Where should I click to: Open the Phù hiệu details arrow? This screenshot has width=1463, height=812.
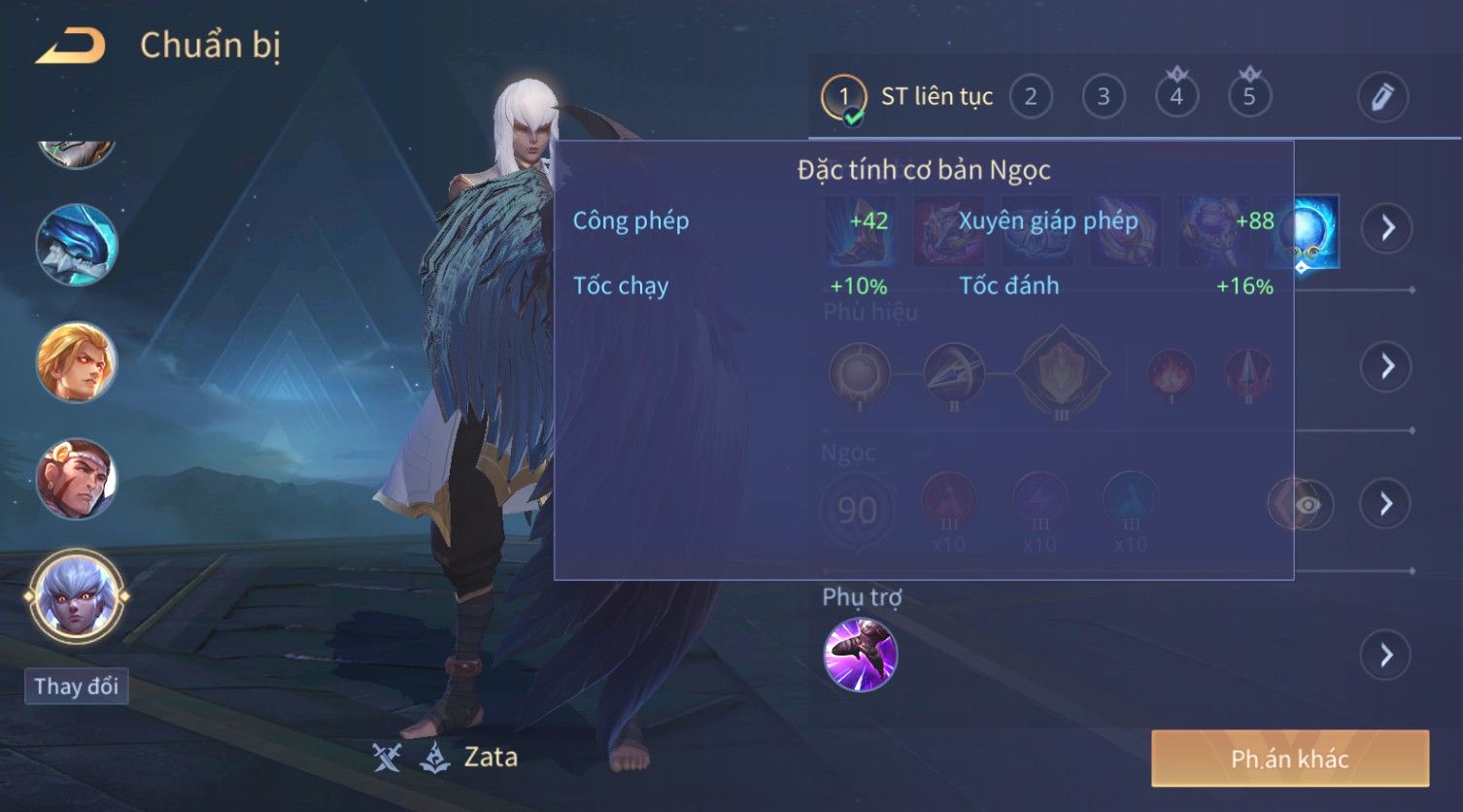coord(1386,366)
